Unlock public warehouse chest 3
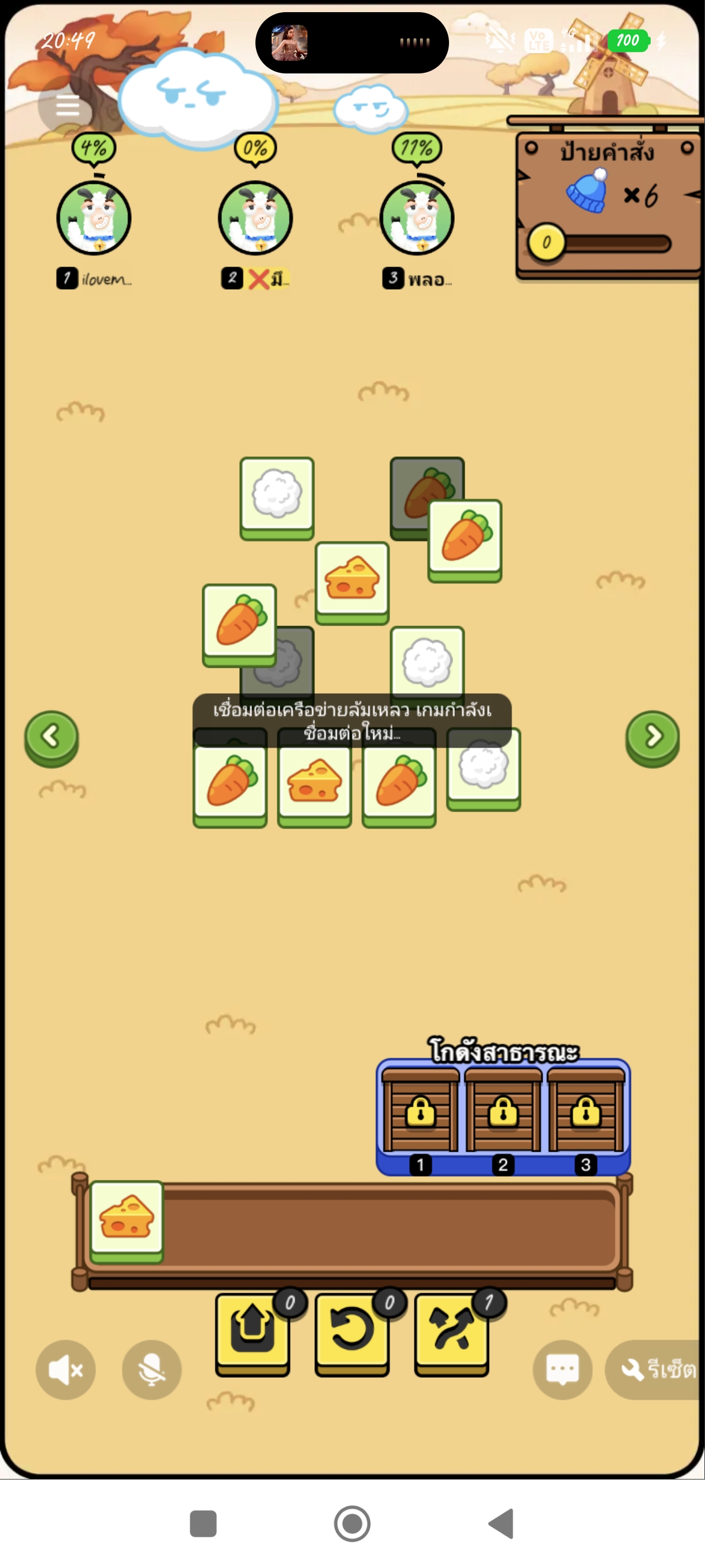 pyautogui.click(x=586, y=1111)
